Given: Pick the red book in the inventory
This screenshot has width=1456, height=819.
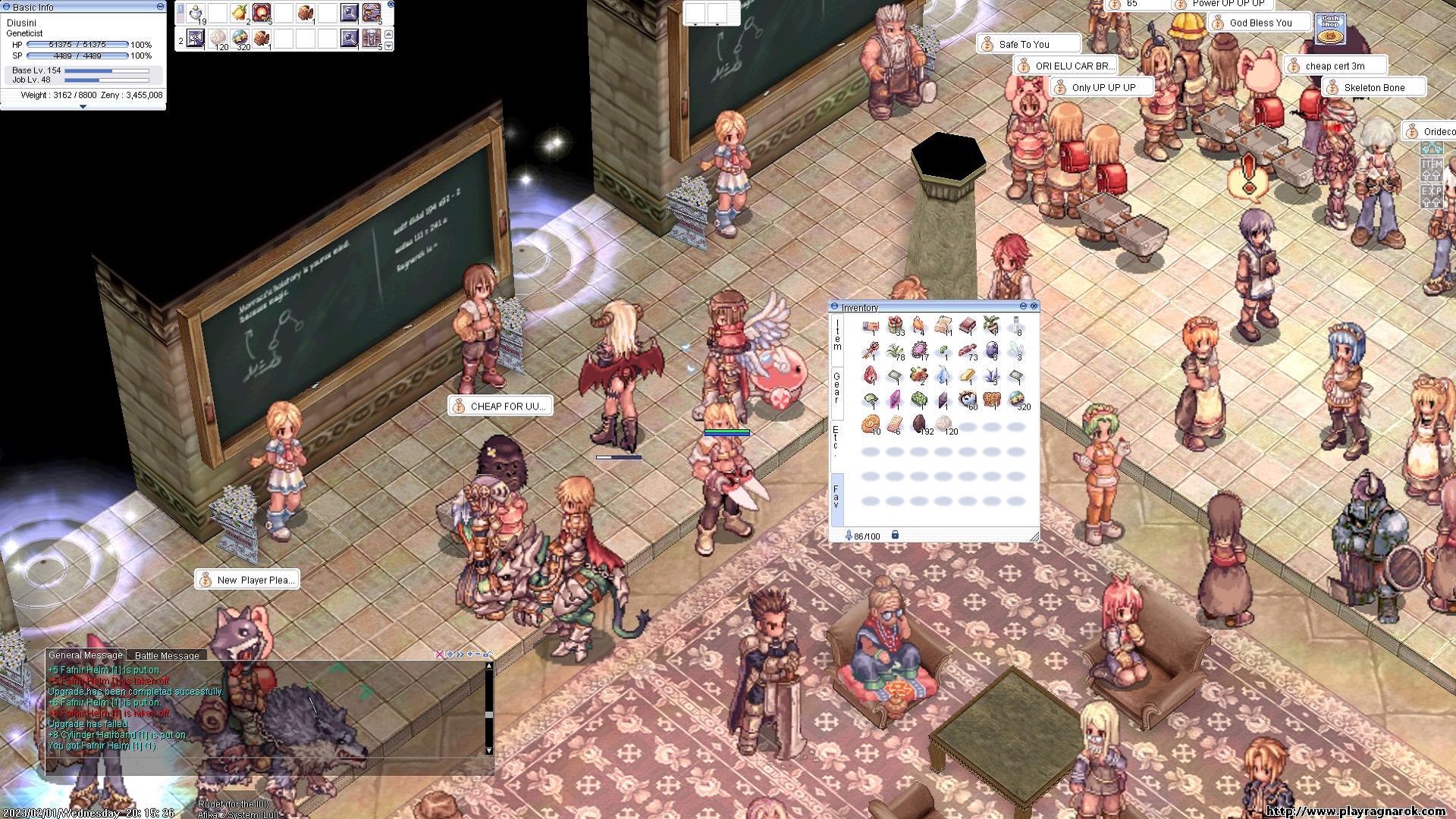Looking at the screenshot, I should (x=967, y=326).
